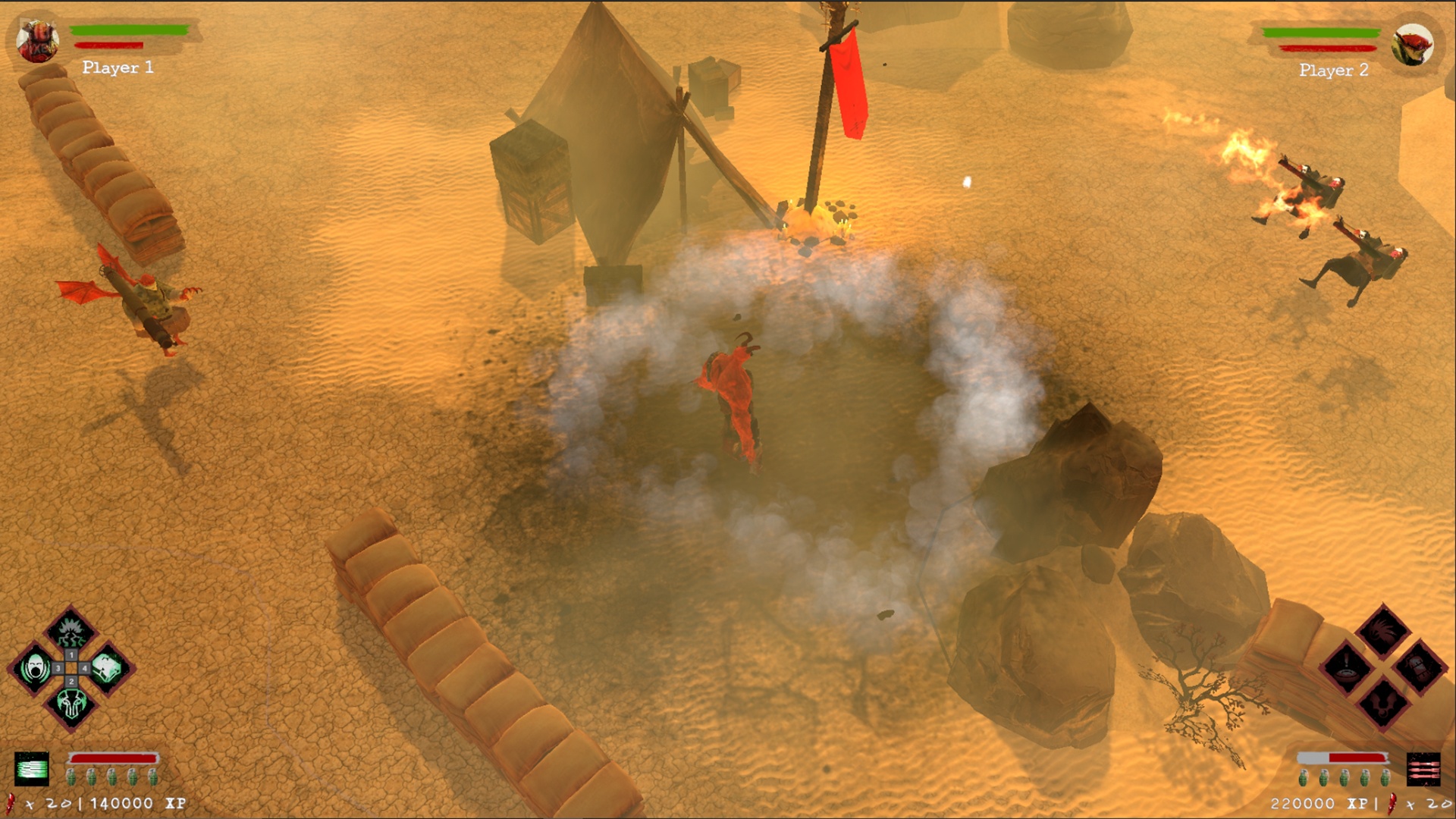Image resolution: width=1456 pixels, height=819 pixels.
Task: Click Player 1's character portrait
Action: coord(38,42)
